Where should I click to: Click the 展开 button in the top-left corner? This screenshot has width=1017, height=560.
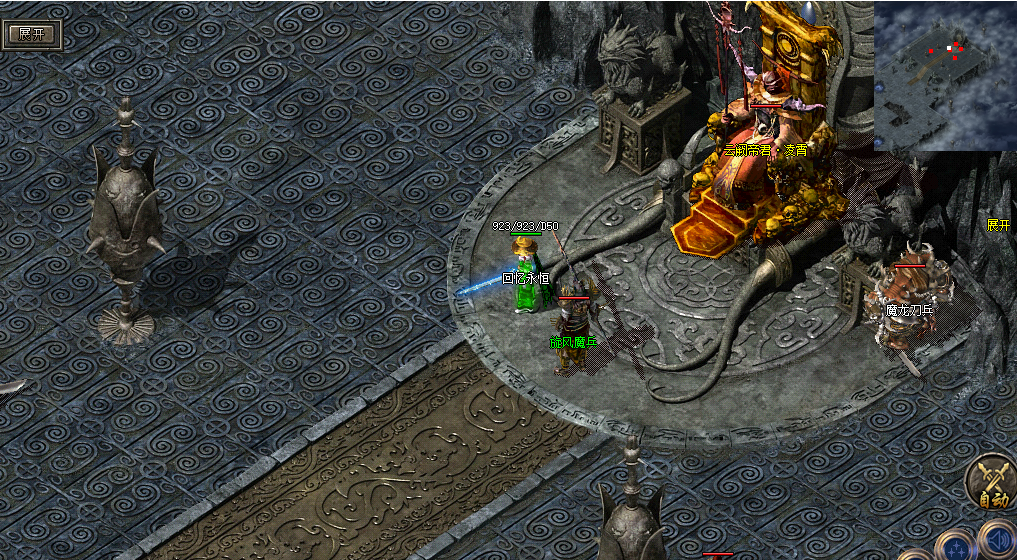(x=33, y=33)
